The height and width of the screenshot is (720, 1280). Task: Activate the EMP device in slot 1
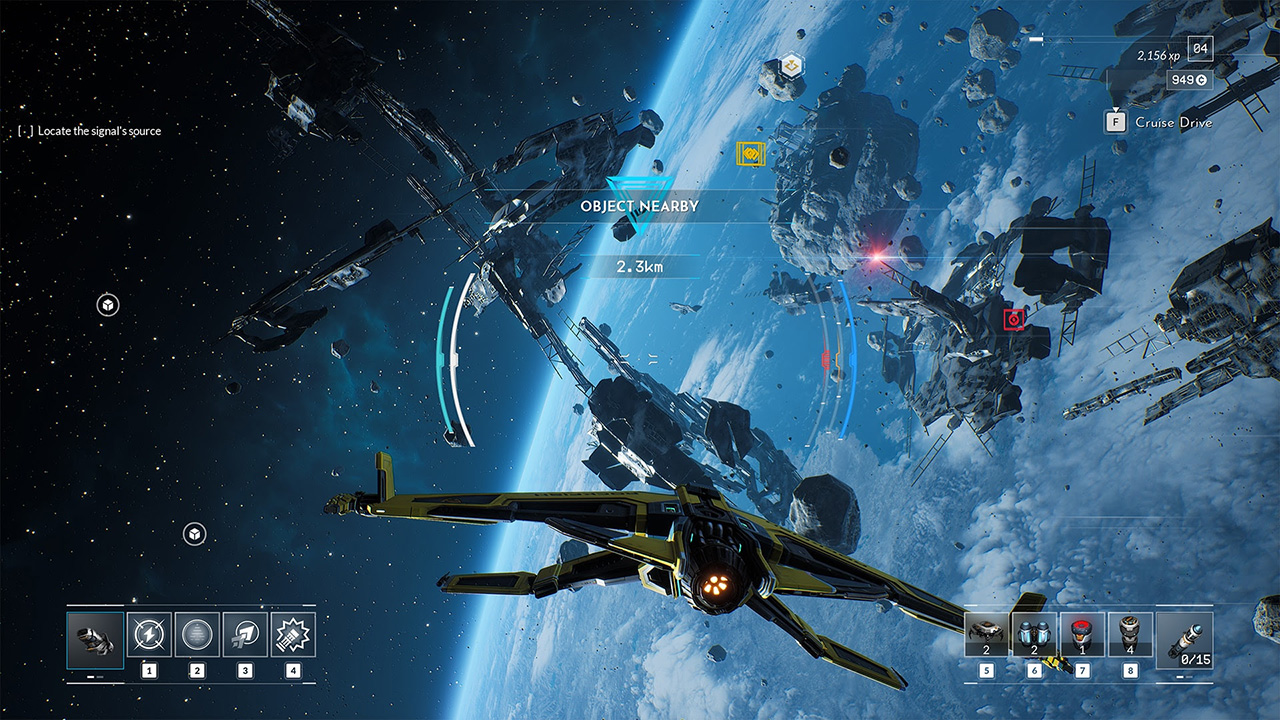coord(148,633)
